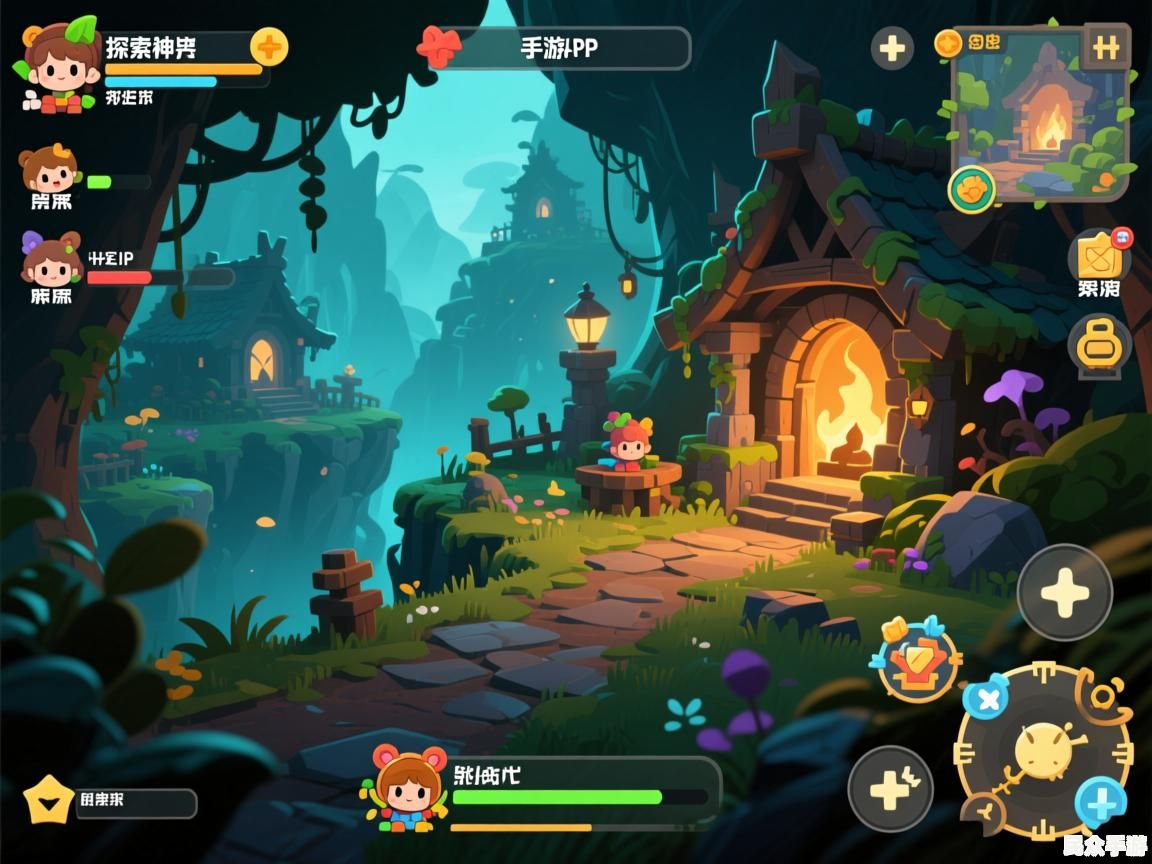1152x864 pixels.
Task: Click the blue X bubble on the wheel
Action: [x=989, y=698]
